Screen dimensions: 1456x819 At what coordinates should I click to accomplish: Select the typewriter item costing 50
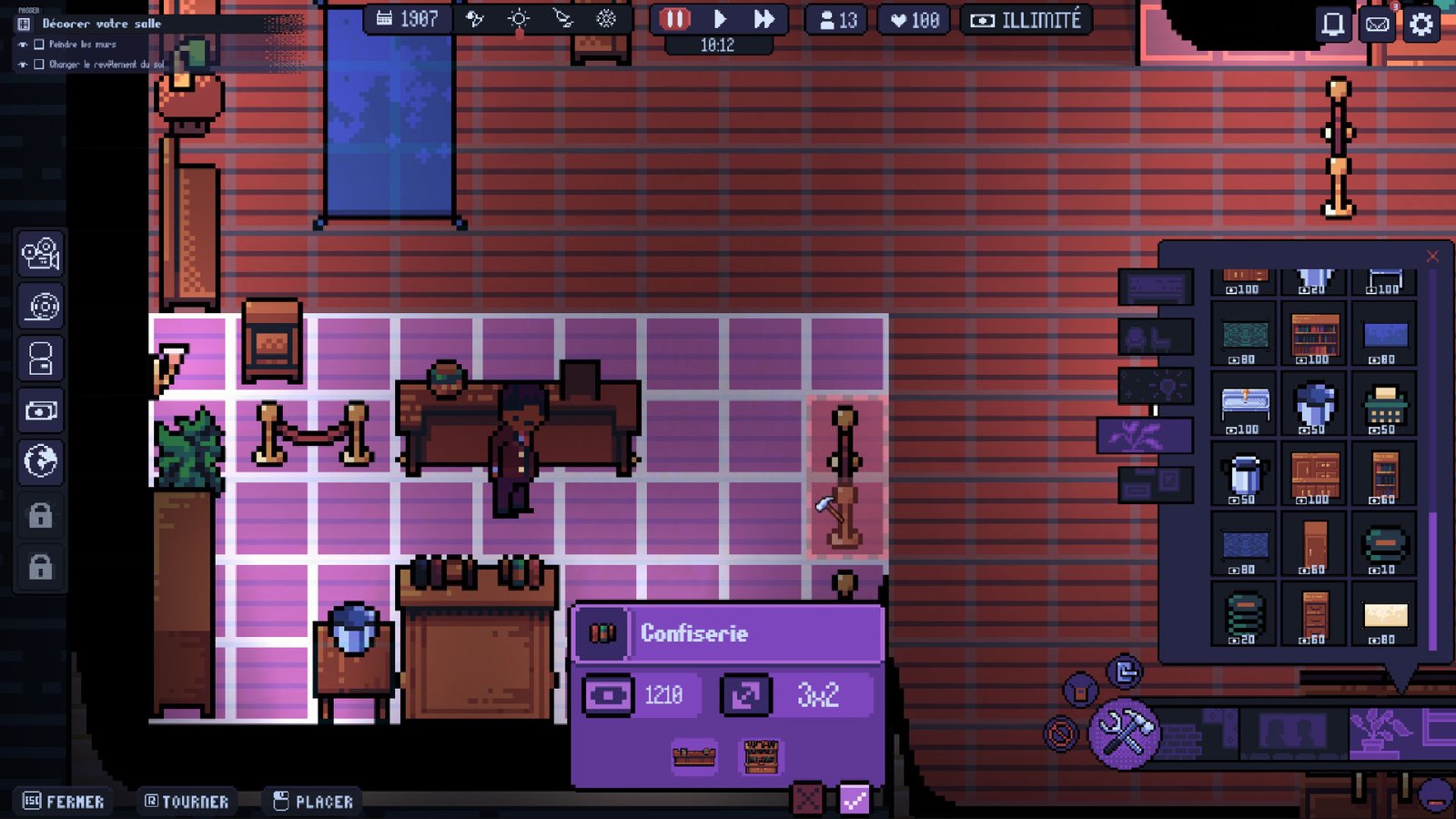click(1384, 405)
